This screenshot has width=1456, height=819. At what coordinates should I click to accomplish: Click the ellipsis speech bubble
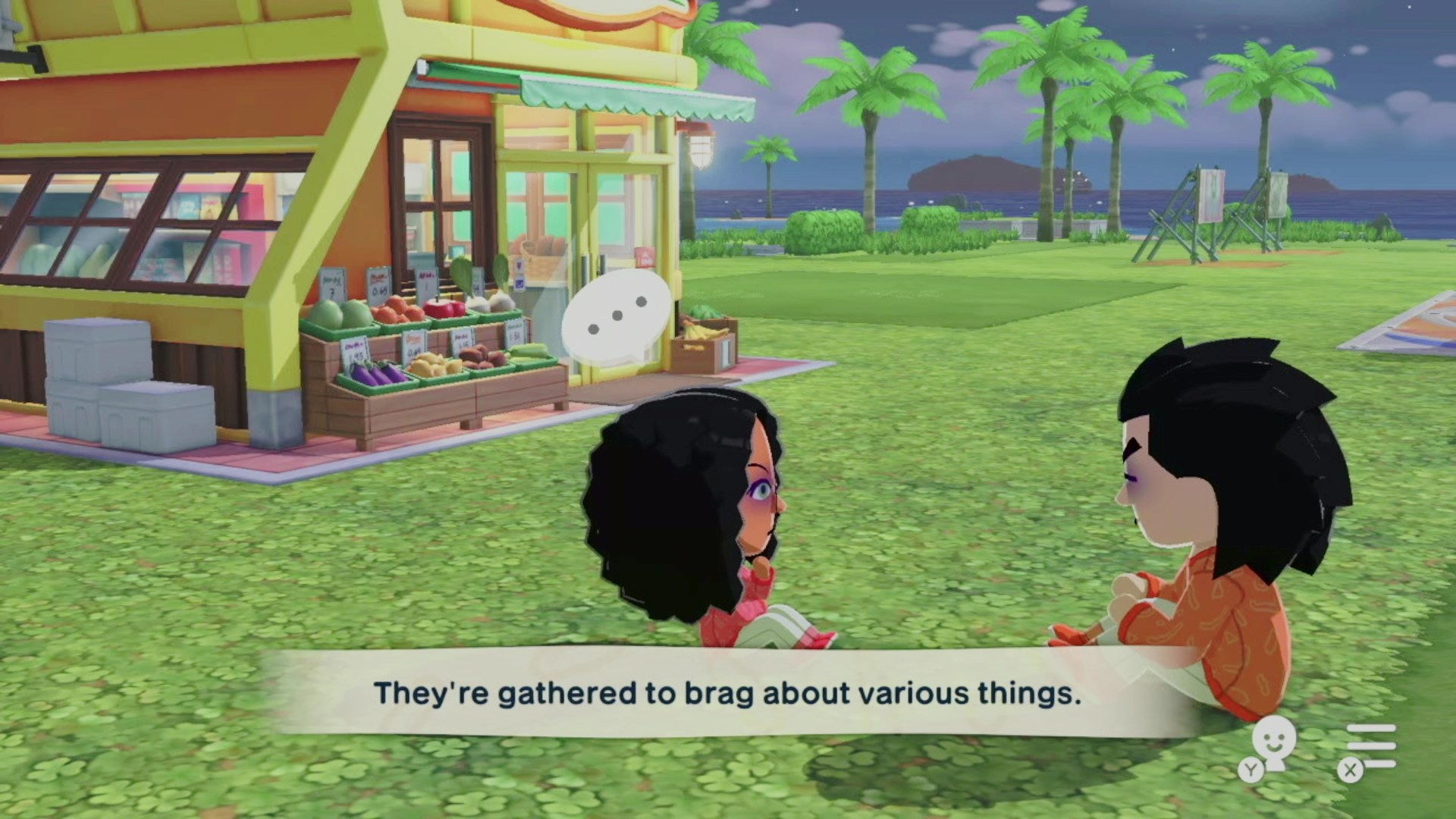pyautogui.click(x=617, y=317)
